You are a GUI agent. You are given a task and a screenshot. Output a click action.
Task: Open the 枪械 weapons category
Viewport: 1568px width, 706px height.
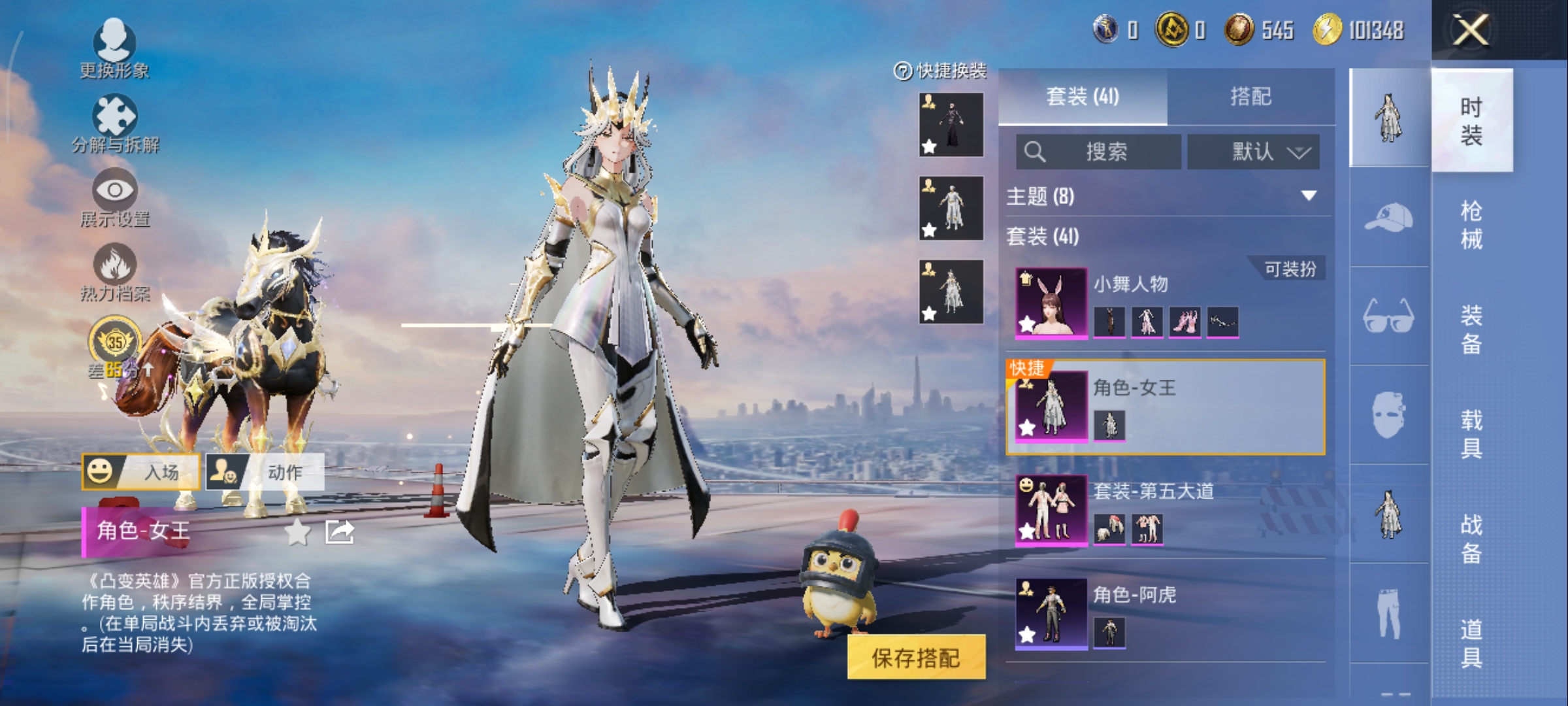(1471, 225)
